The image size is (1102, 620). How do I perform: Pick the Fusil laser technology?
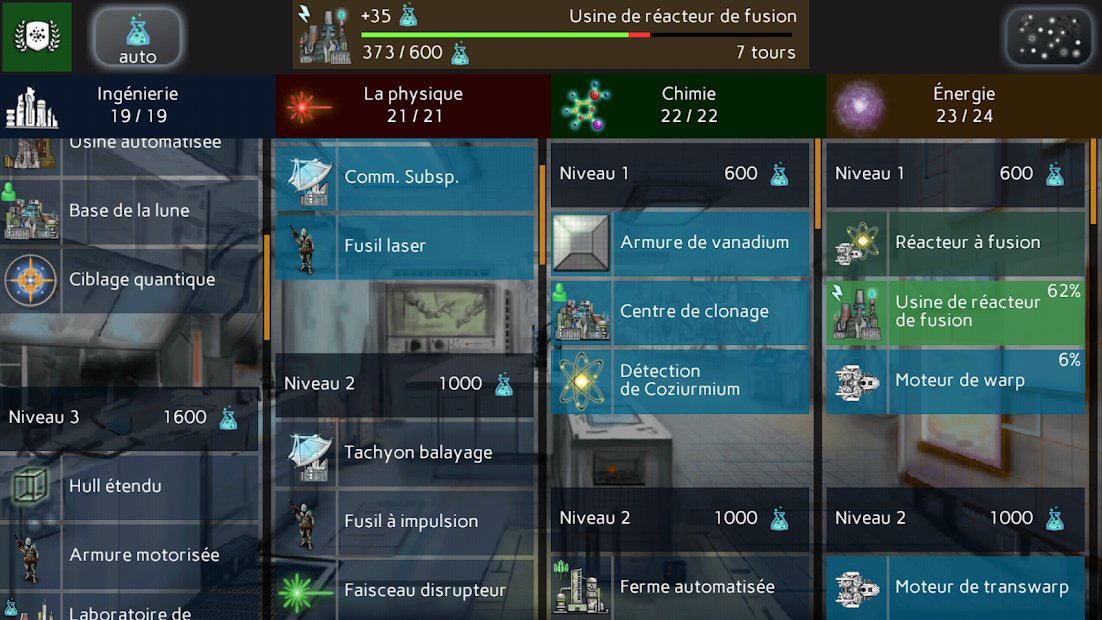pyautogui.click(x=405, y=245)
